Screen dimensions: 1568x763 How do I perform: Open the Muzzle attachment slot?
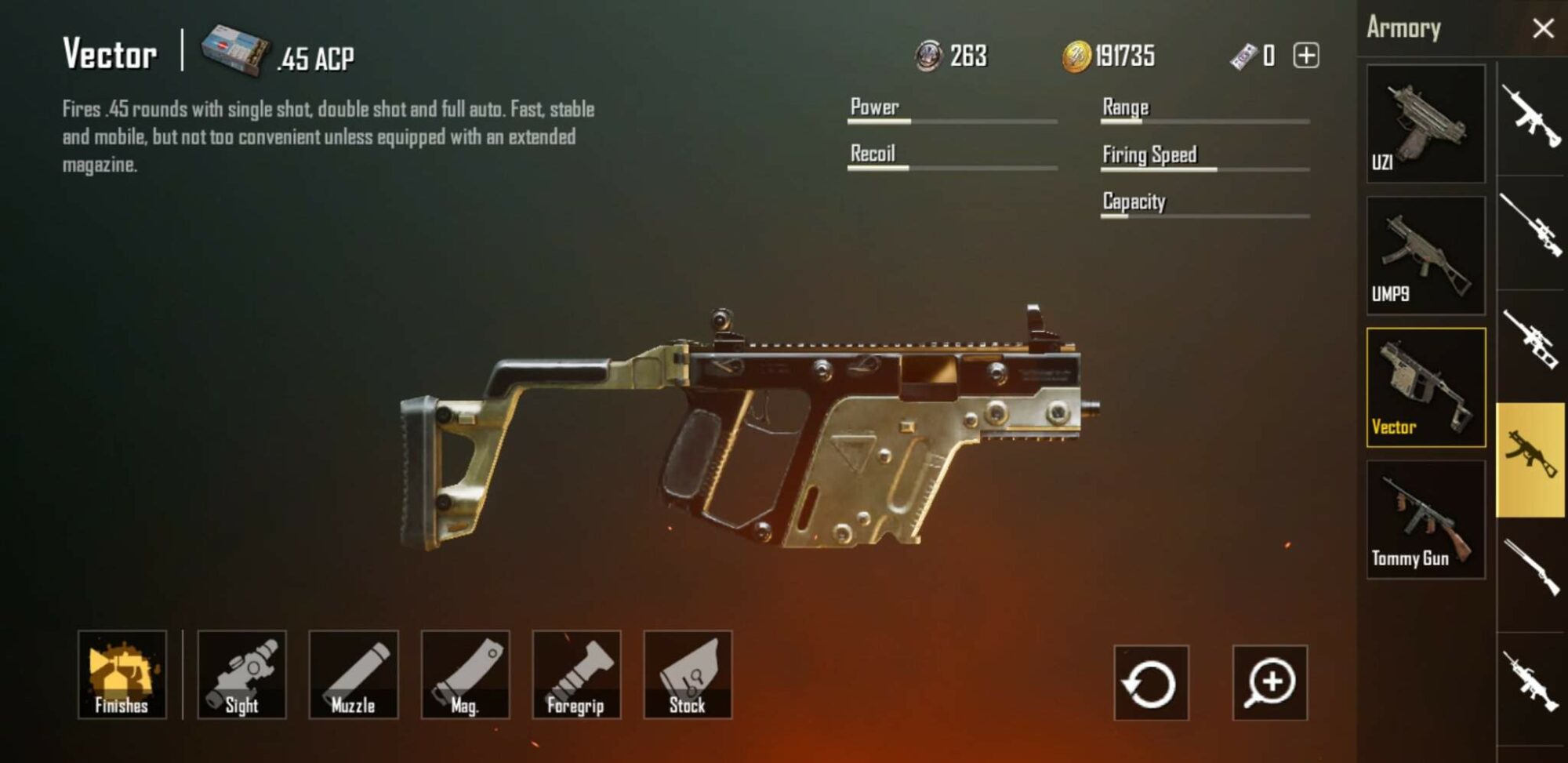353,676
